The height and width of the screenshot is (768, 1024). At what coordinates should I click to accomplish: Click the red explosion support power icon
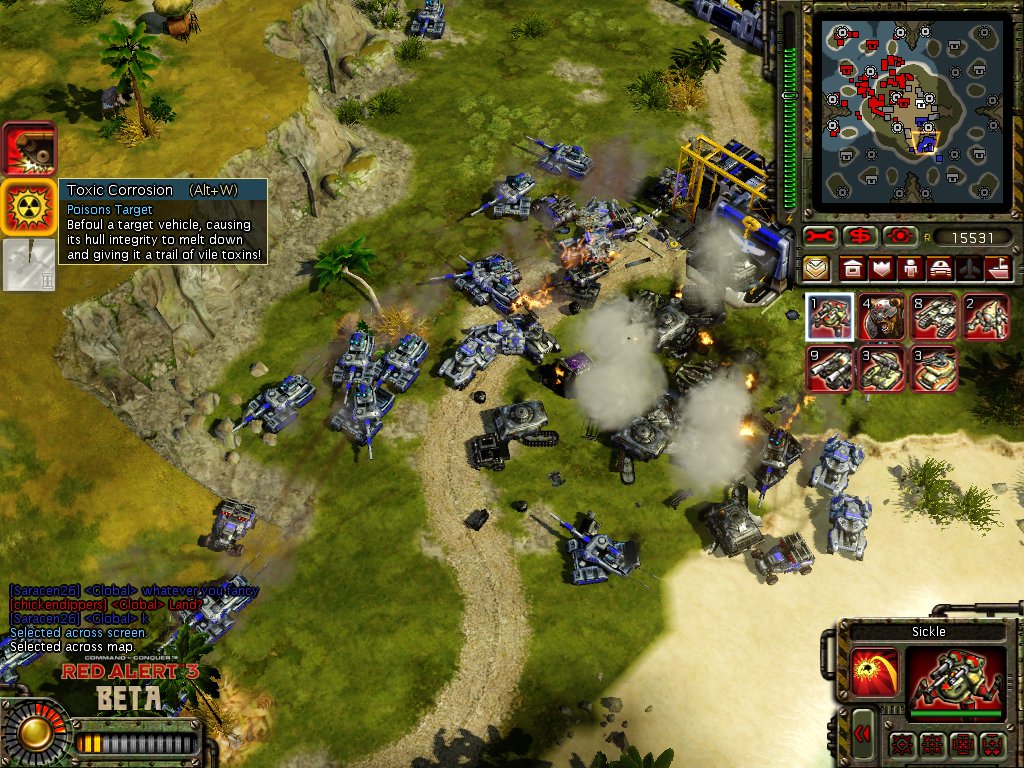29,150
